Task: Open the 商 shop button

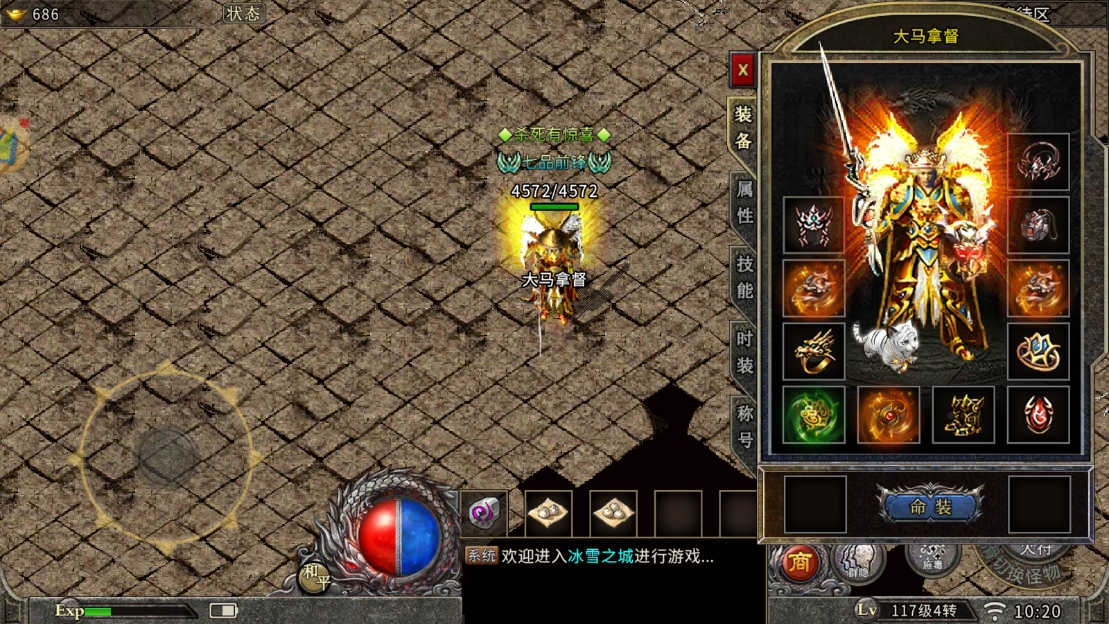Action: click(798, 563)
